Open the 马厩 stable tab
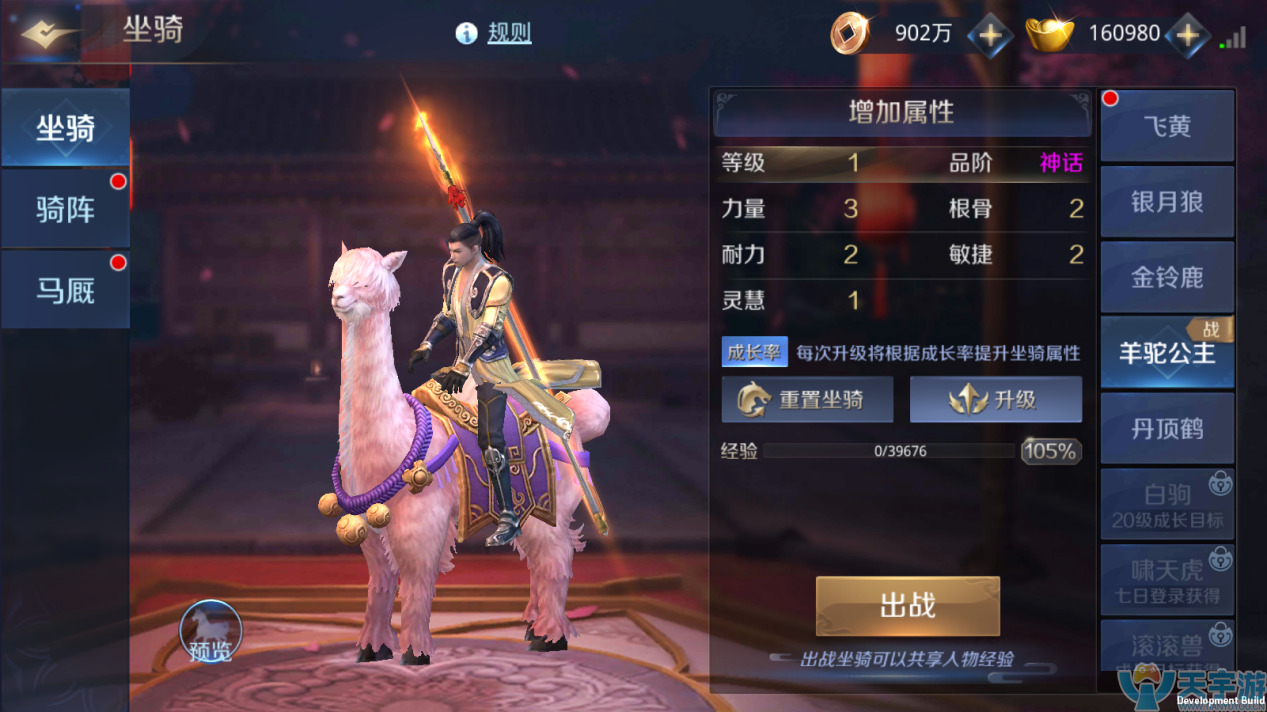 click(x=66, y=290)
